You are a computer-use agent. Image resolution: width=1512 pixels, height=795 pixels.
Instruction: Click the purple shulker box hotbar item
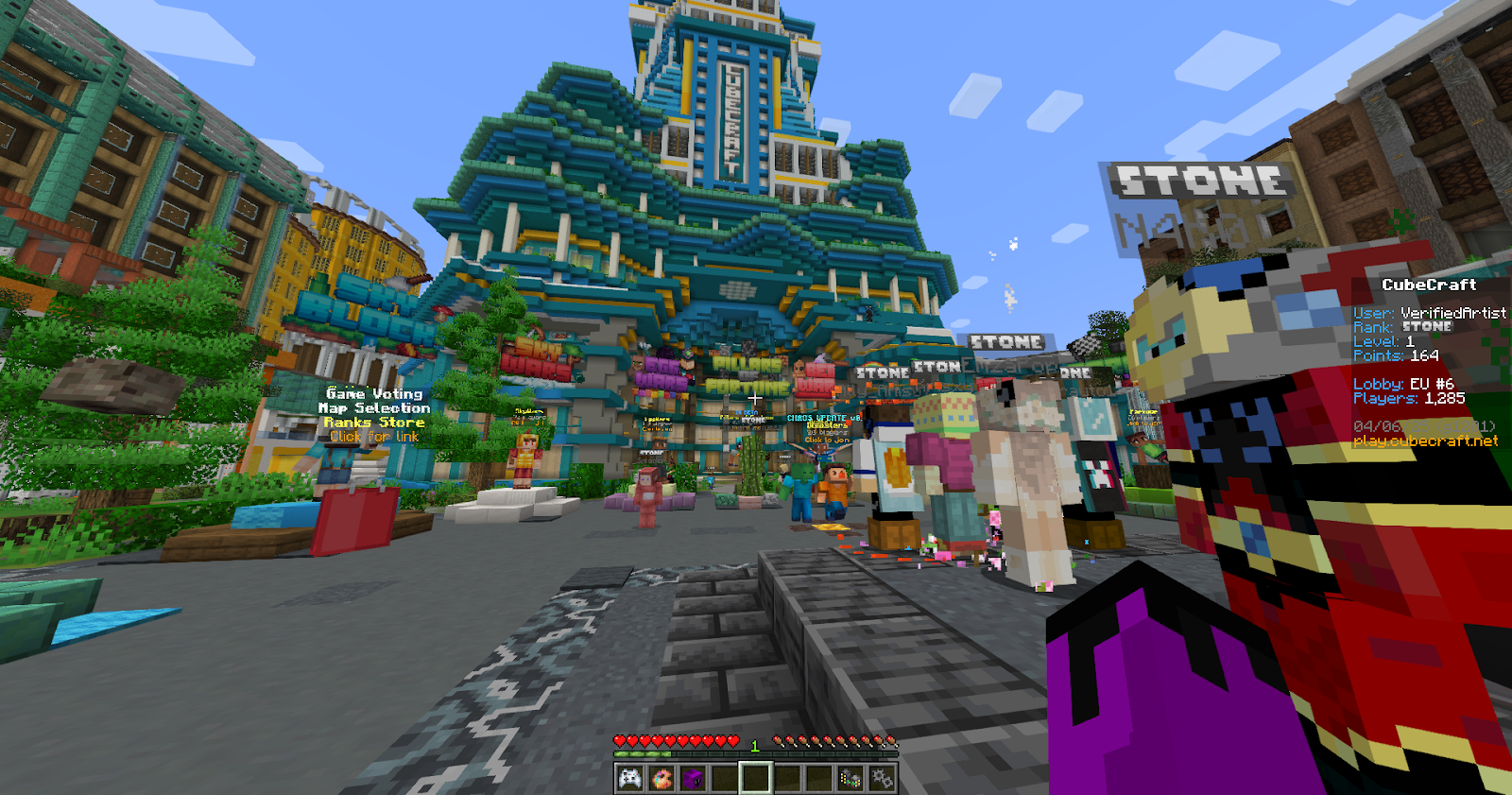pos(694,777)
